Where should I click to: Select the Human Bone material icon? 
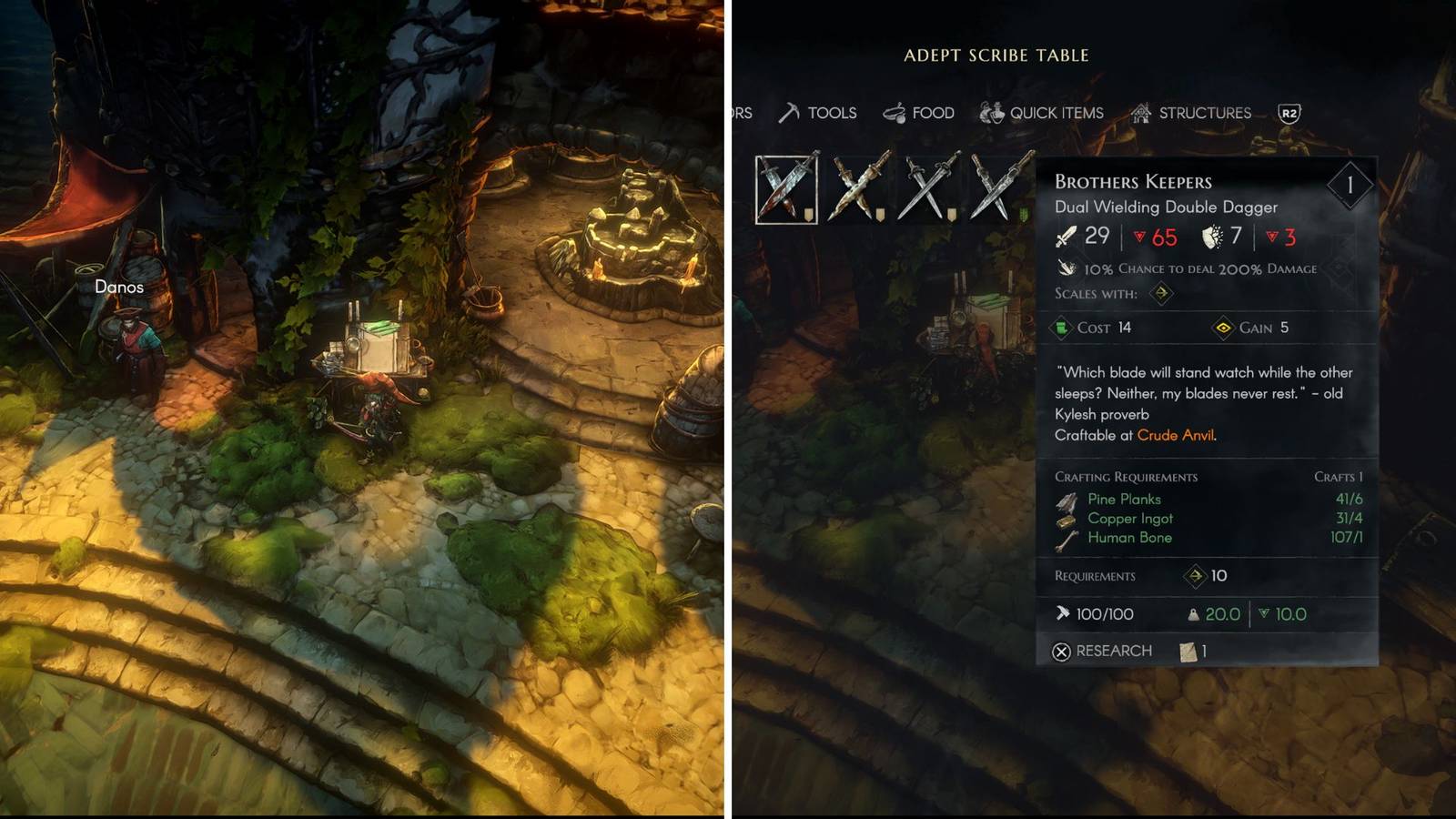coord(1067,538)
